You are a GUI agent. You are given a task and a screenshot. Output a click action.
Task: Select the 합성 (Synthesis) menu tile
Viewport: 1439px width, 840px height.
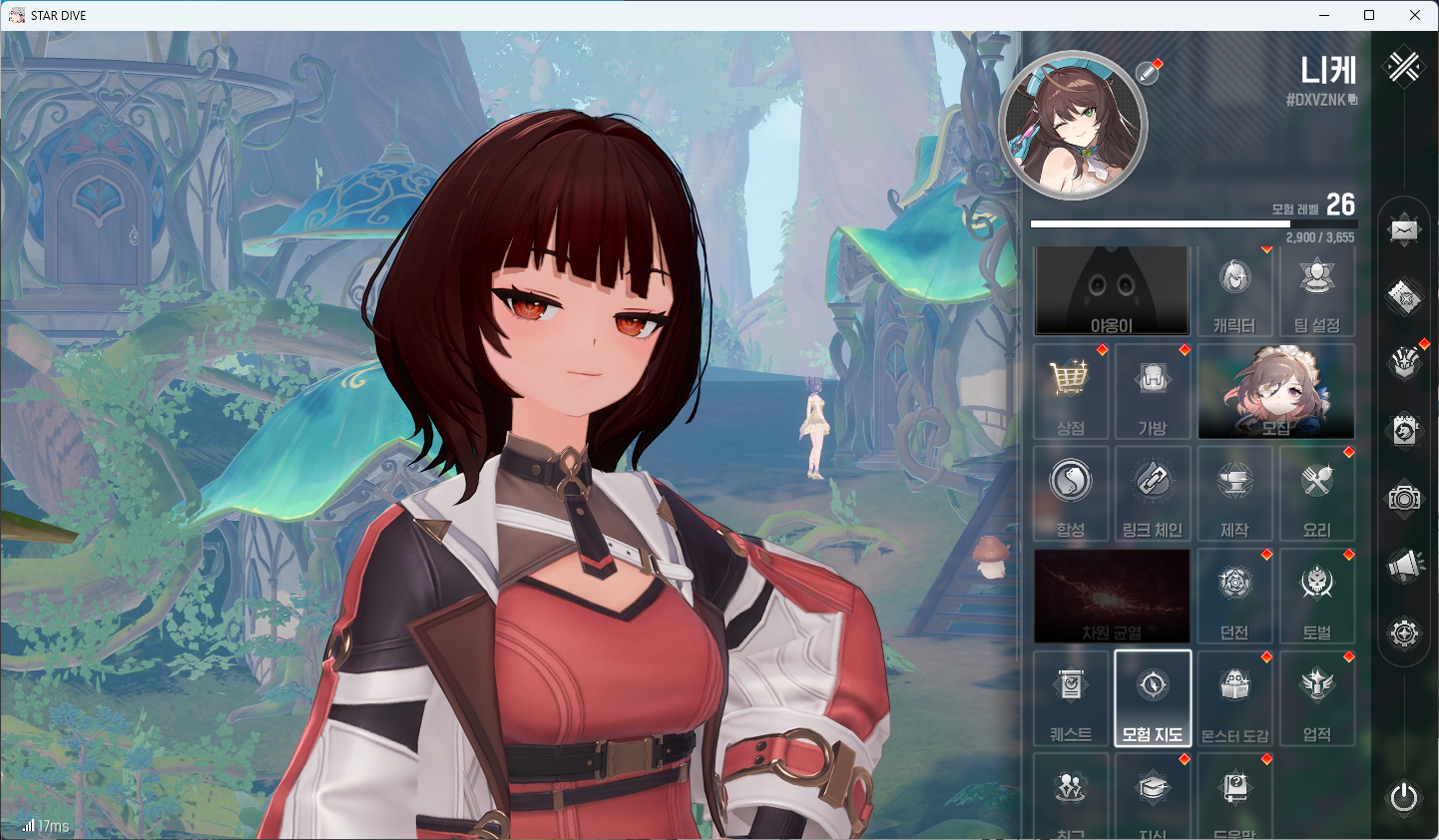click(x=1071, y=494)
